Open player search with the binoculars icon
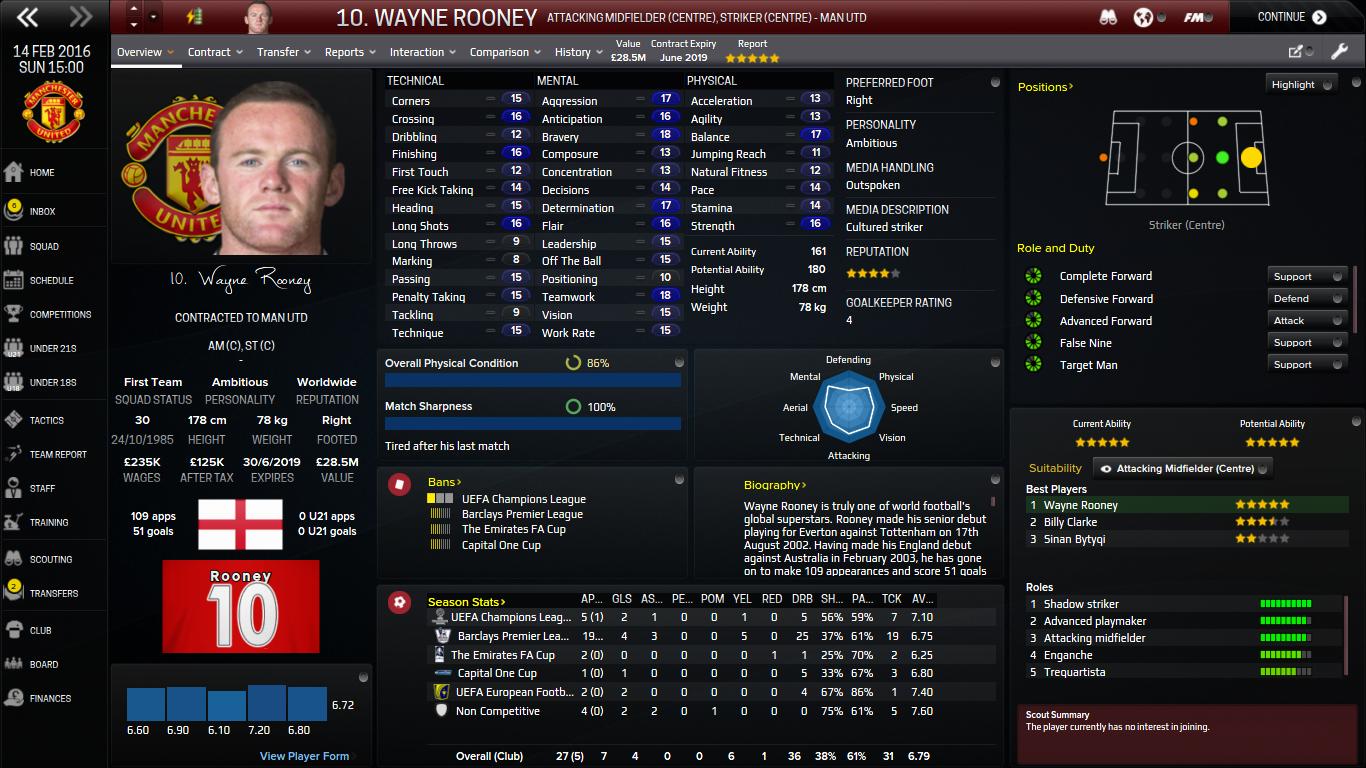Viewport: 1366px width, 768px height. [1110, 17]
